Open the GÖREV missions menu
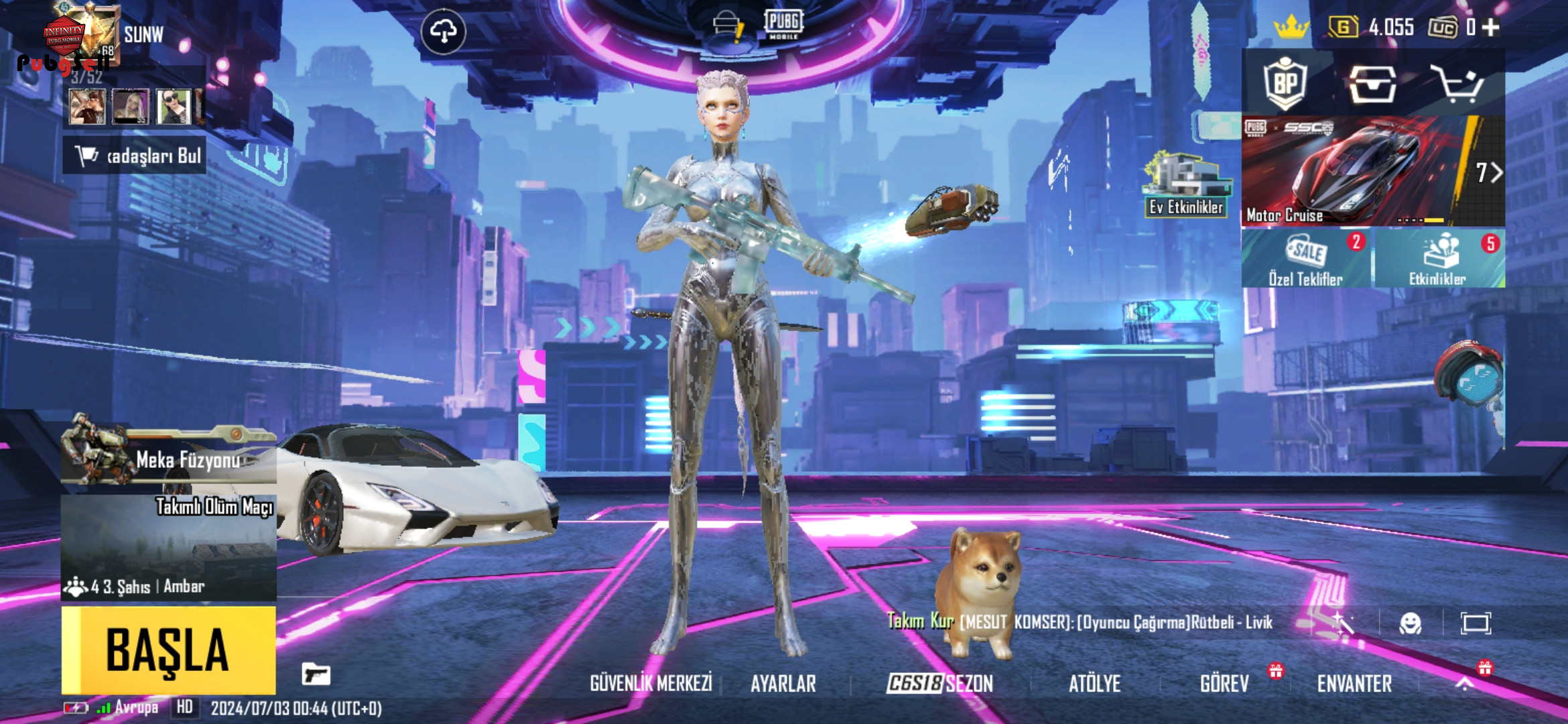The image size is (1568, 724). point(1224,683)
